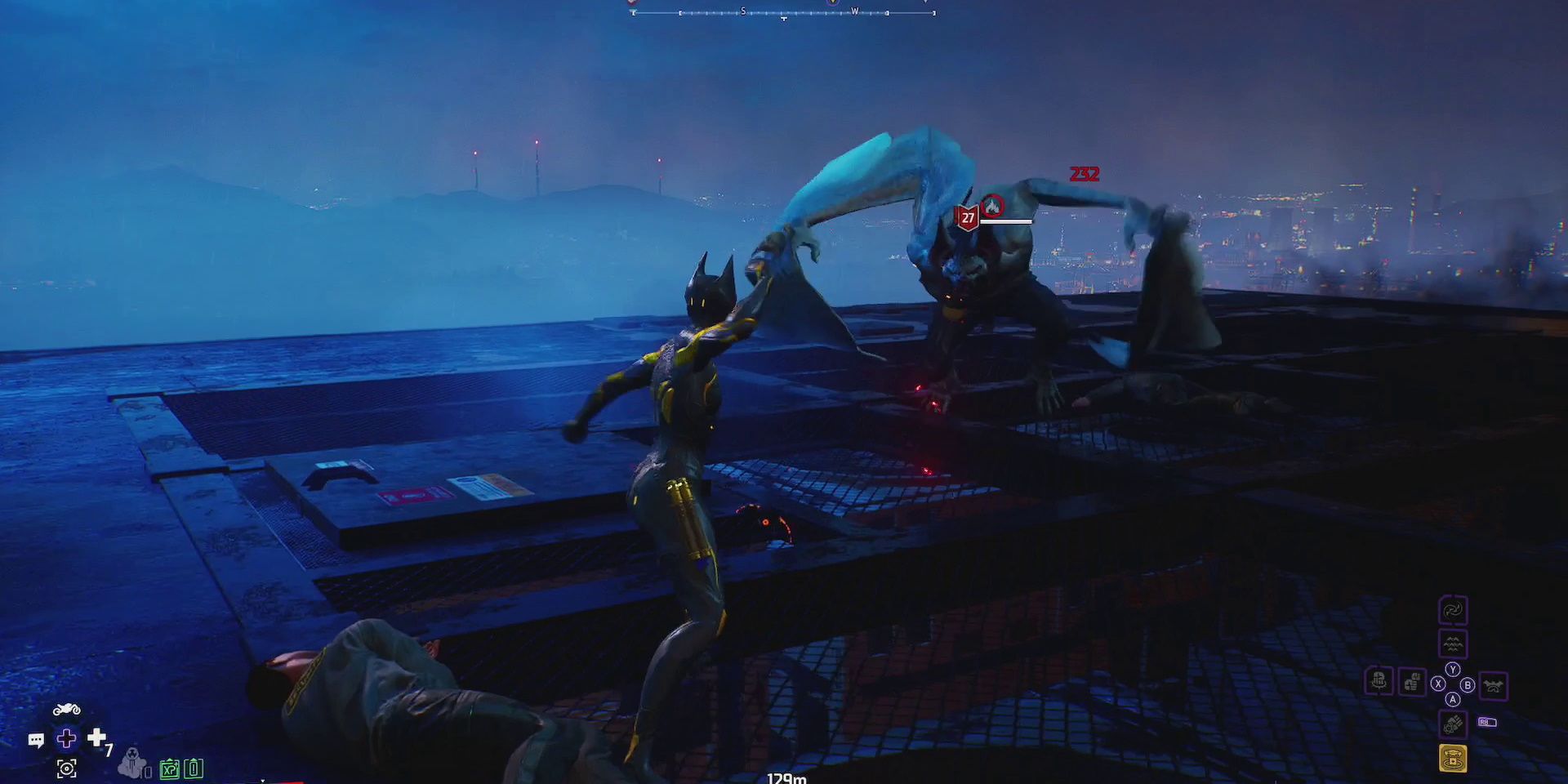The image size is (1568, 784).
Task: Click the green XP boost consumable icon
Action: 170,770
